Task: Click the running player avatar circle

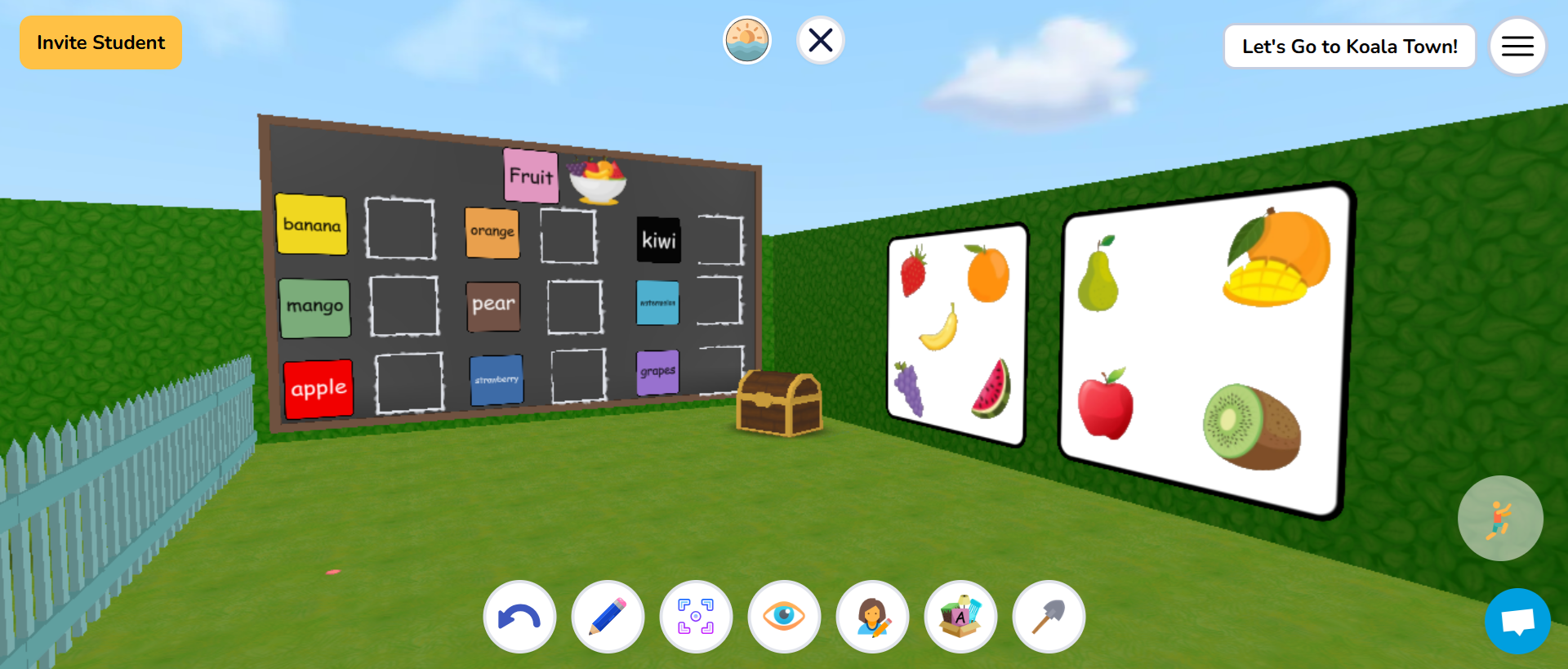Action: [x=1500, y=518]
